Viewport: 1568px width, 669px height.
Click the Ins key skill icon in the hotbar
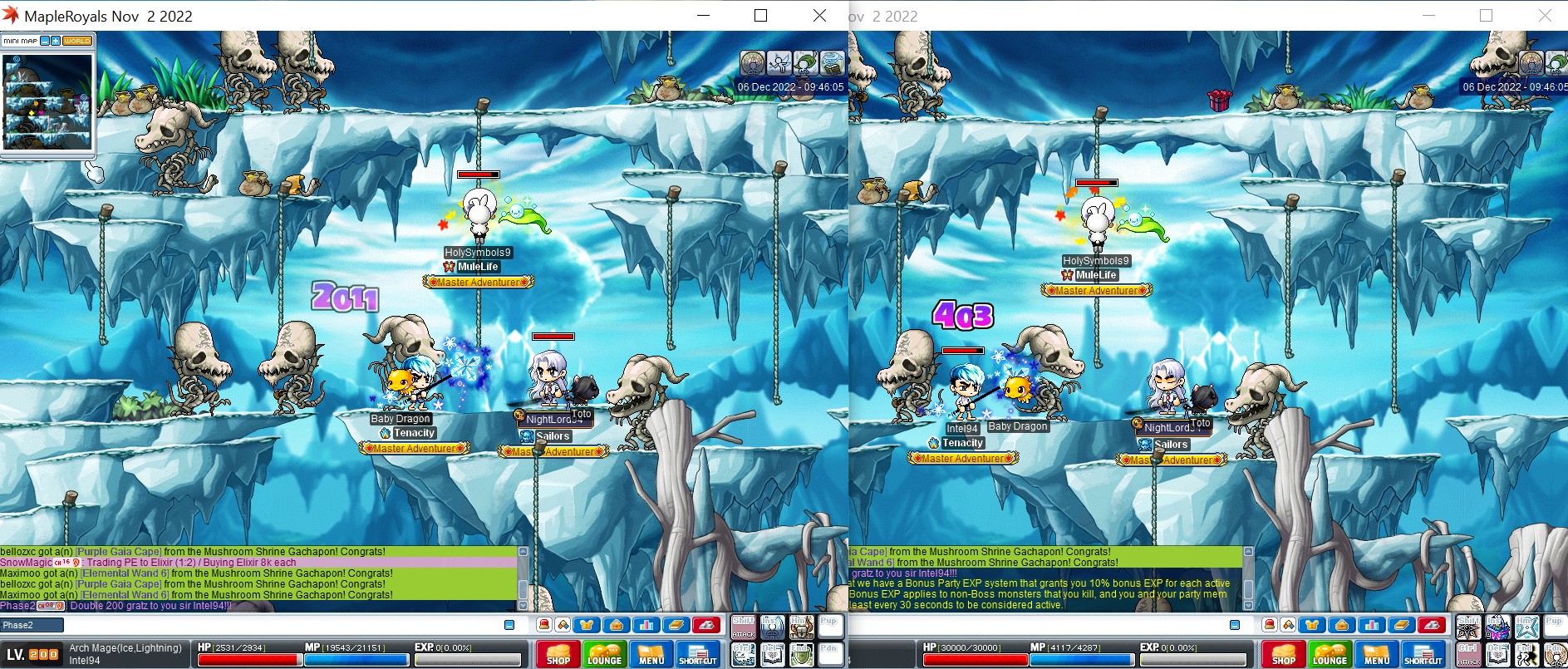771,627
